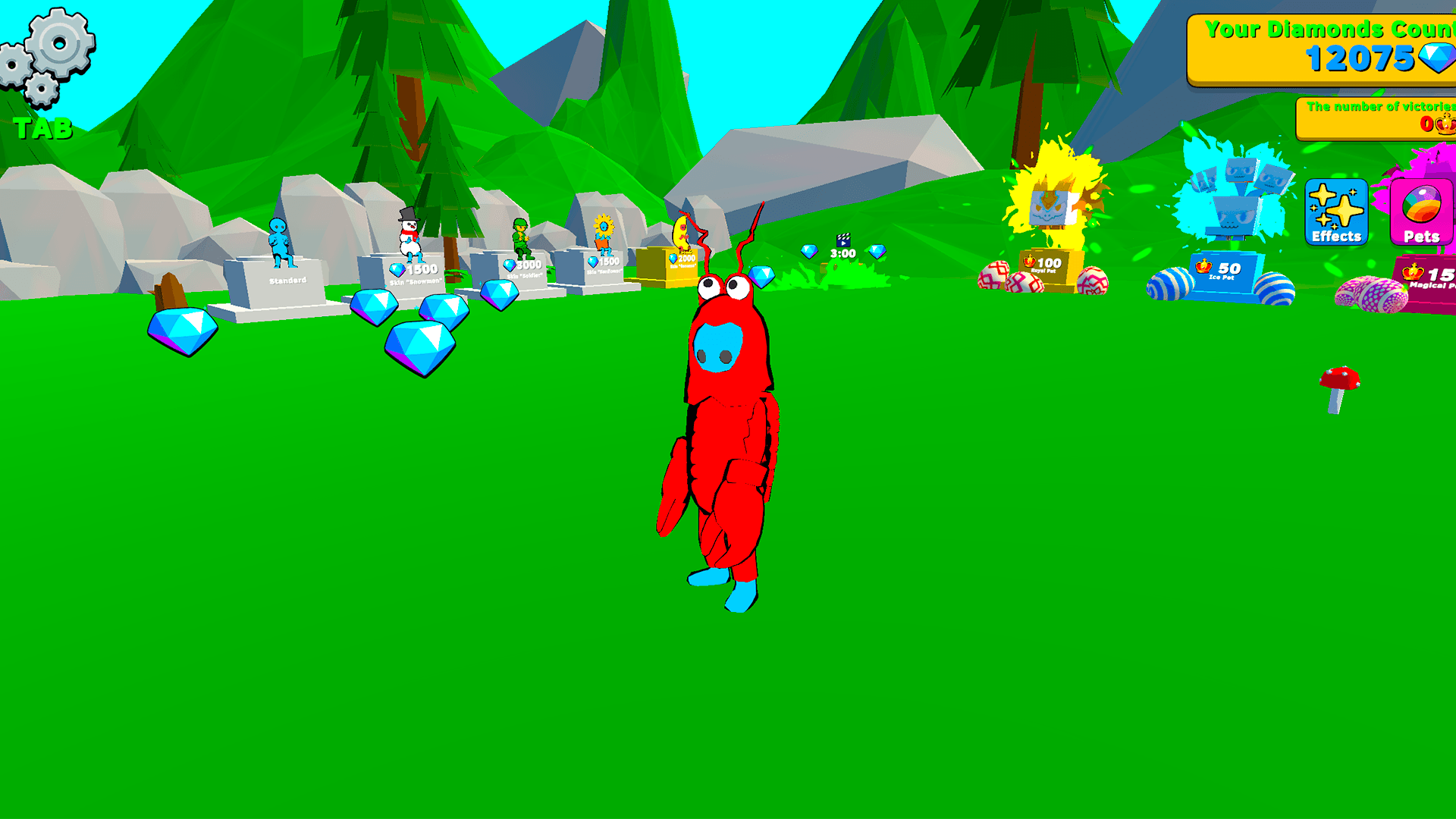Screen dimensions: 1456x819
Task: Click the diamond gem icon in the counter
Action: (x=1437, y=57)
